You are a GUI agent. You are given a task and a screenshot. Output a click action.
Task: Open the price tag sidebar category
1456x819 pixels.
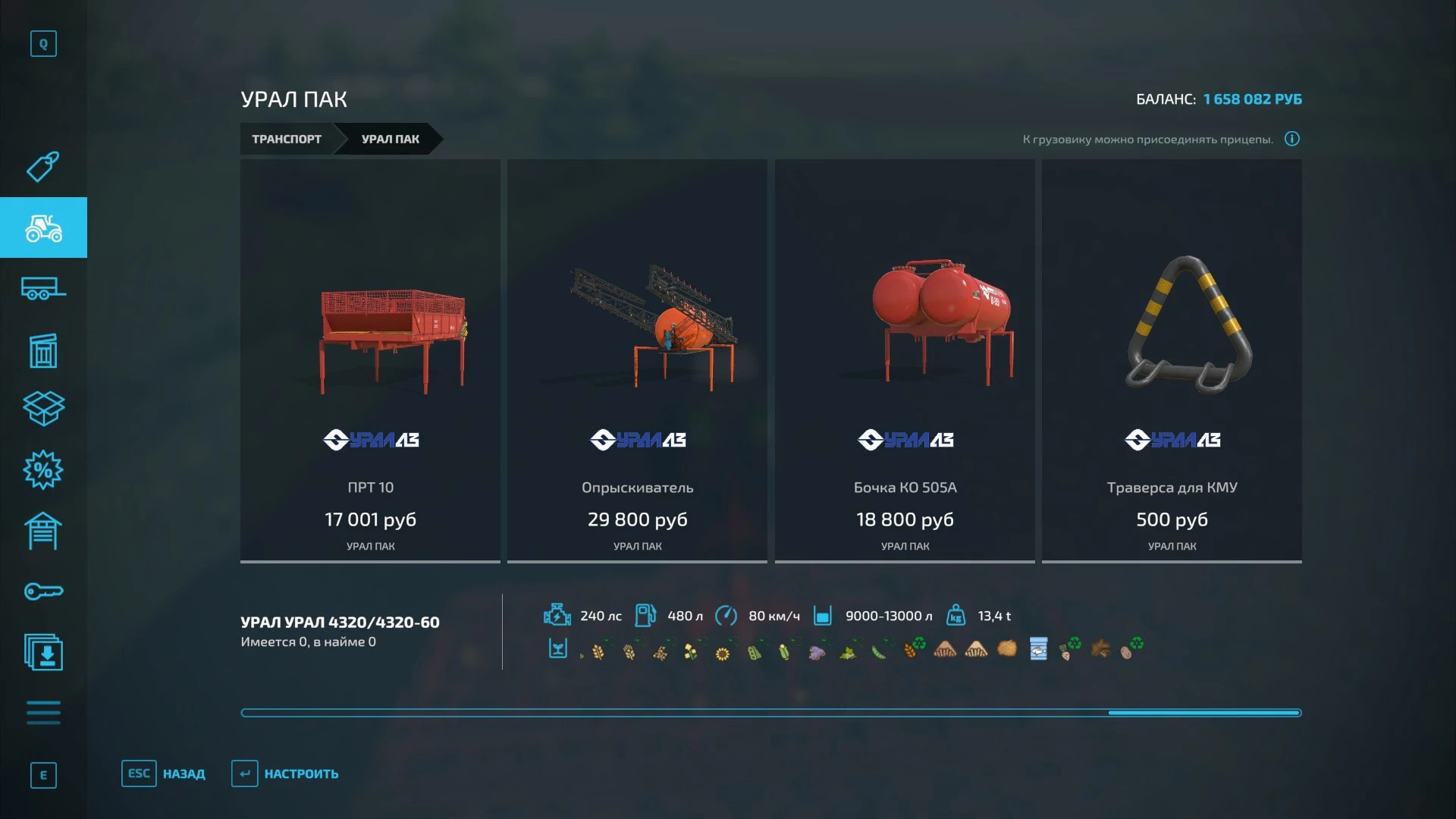pos(43,167)
